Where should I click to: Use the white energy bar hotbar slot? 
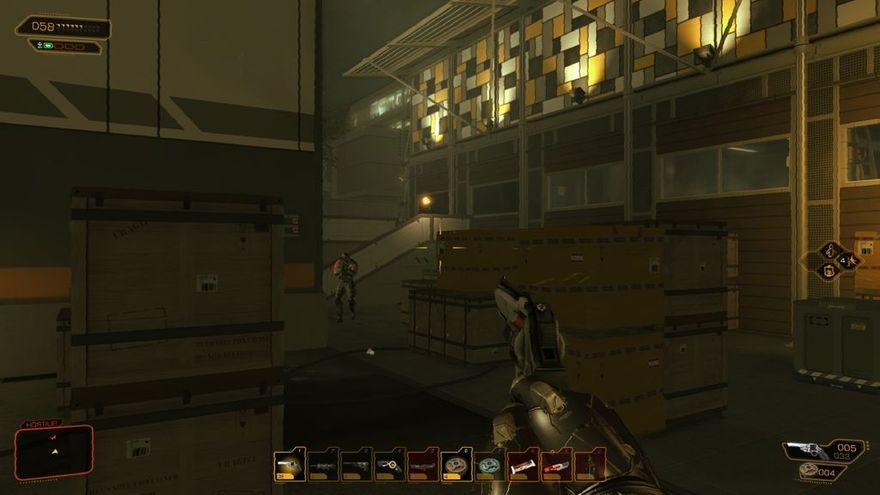pyautogui.click(x=523, y=465)
